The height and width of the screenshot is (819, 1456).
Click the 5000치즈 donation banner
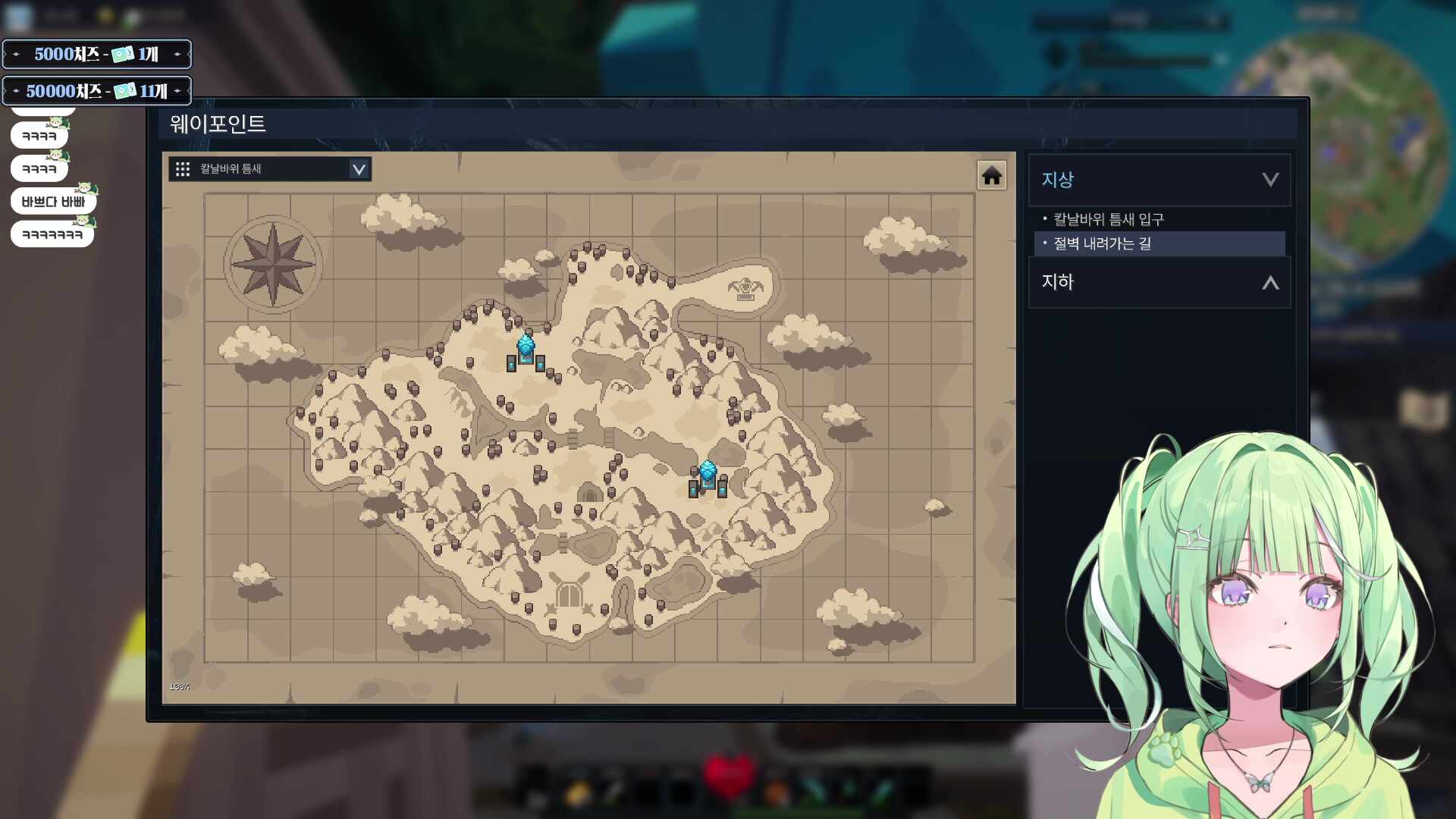(x=96, y=54)
